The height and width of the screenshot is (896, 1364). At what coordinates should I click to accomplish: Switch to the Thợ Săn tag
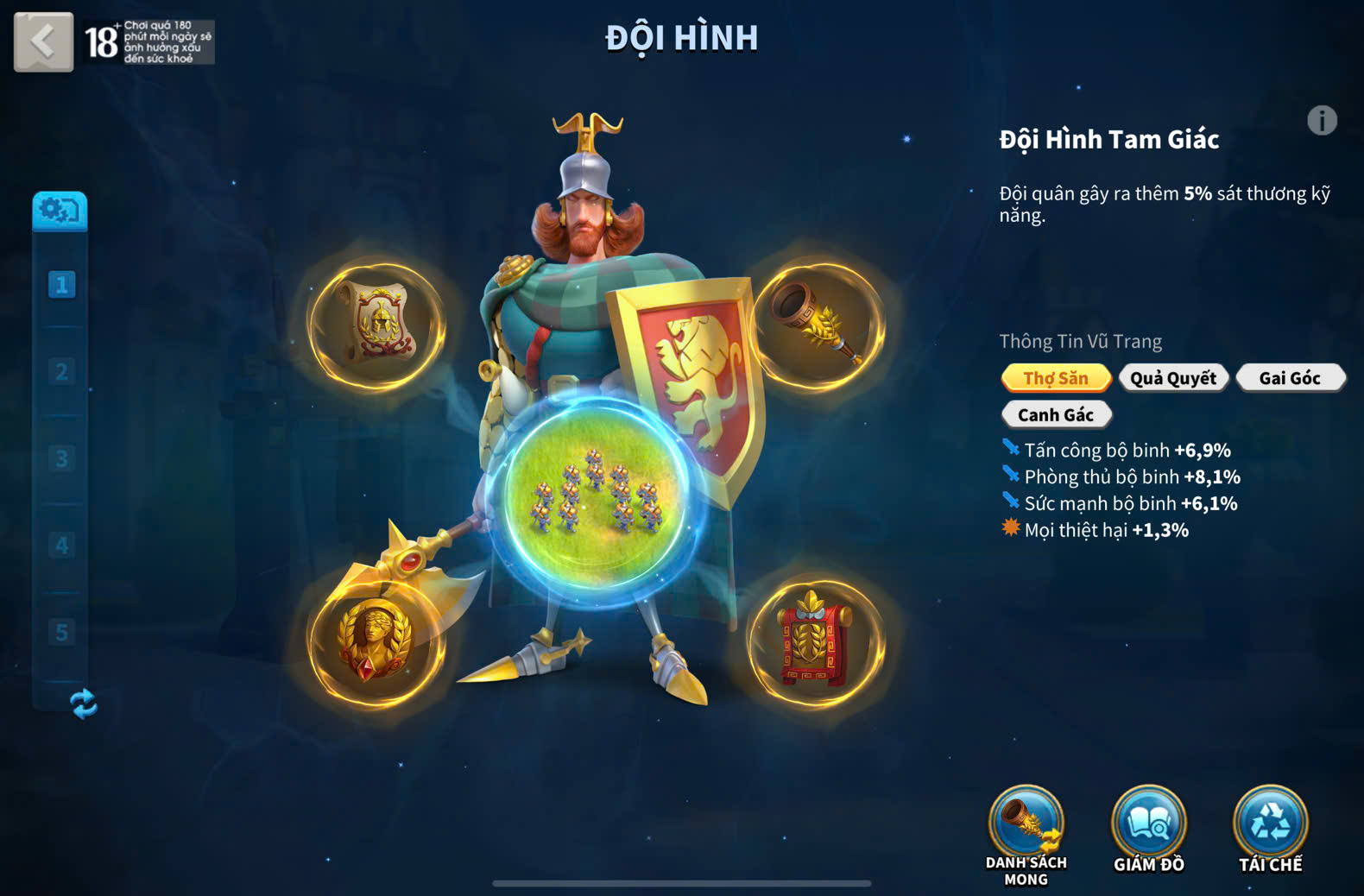click(x=1056, y=378)
